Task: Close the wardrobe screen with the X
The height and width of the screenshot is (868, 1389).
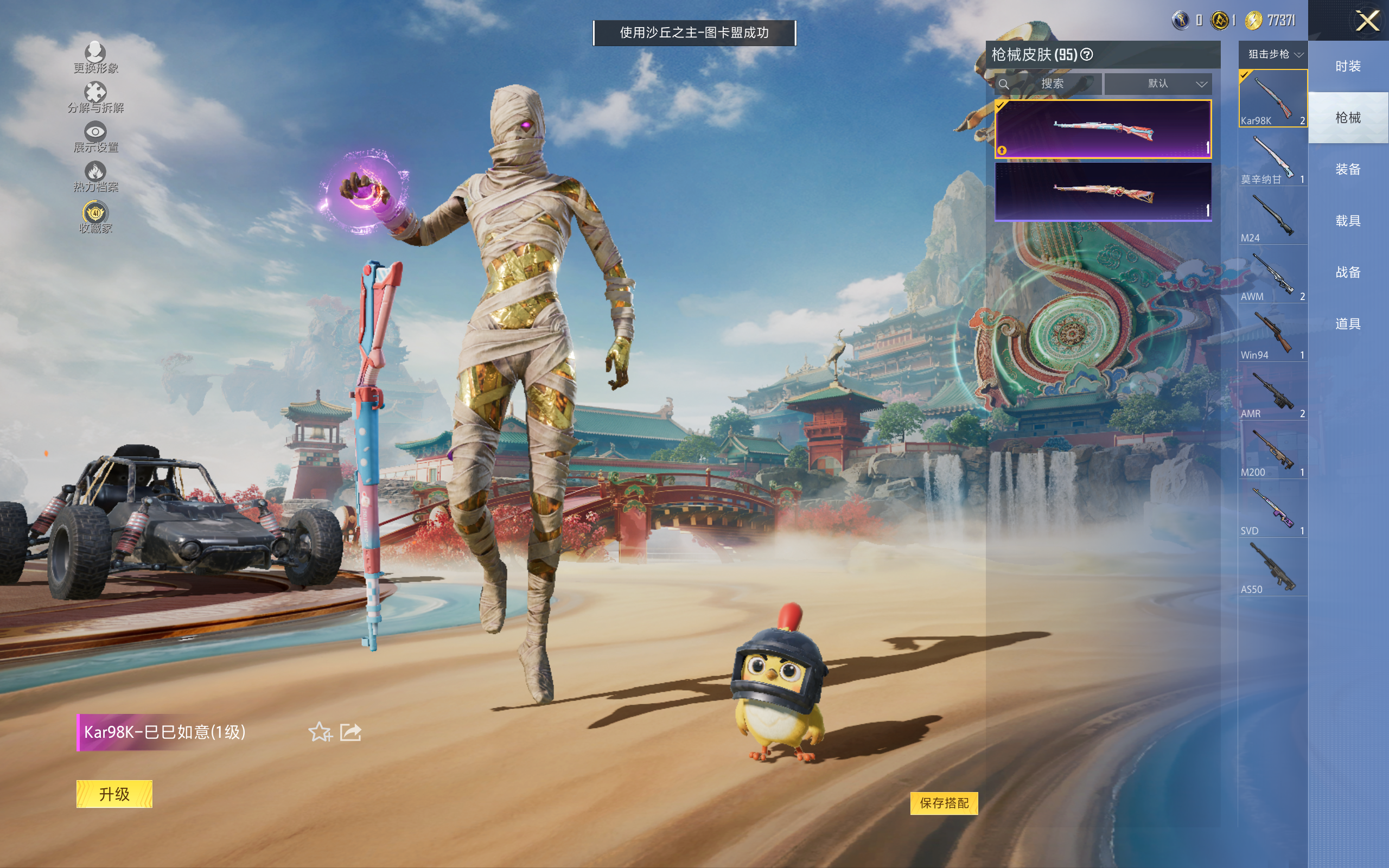Action: [1367, 22]
